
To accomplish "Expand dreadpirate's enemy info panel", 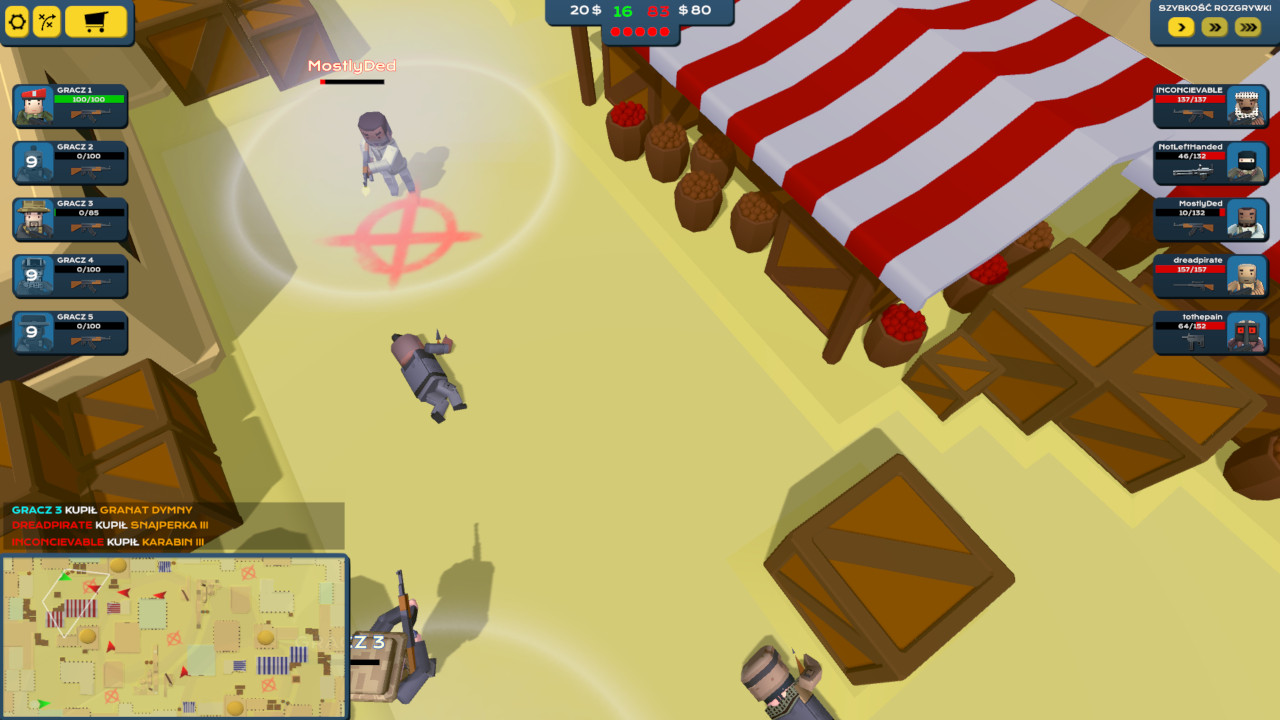I will (x=1210, y=276).
